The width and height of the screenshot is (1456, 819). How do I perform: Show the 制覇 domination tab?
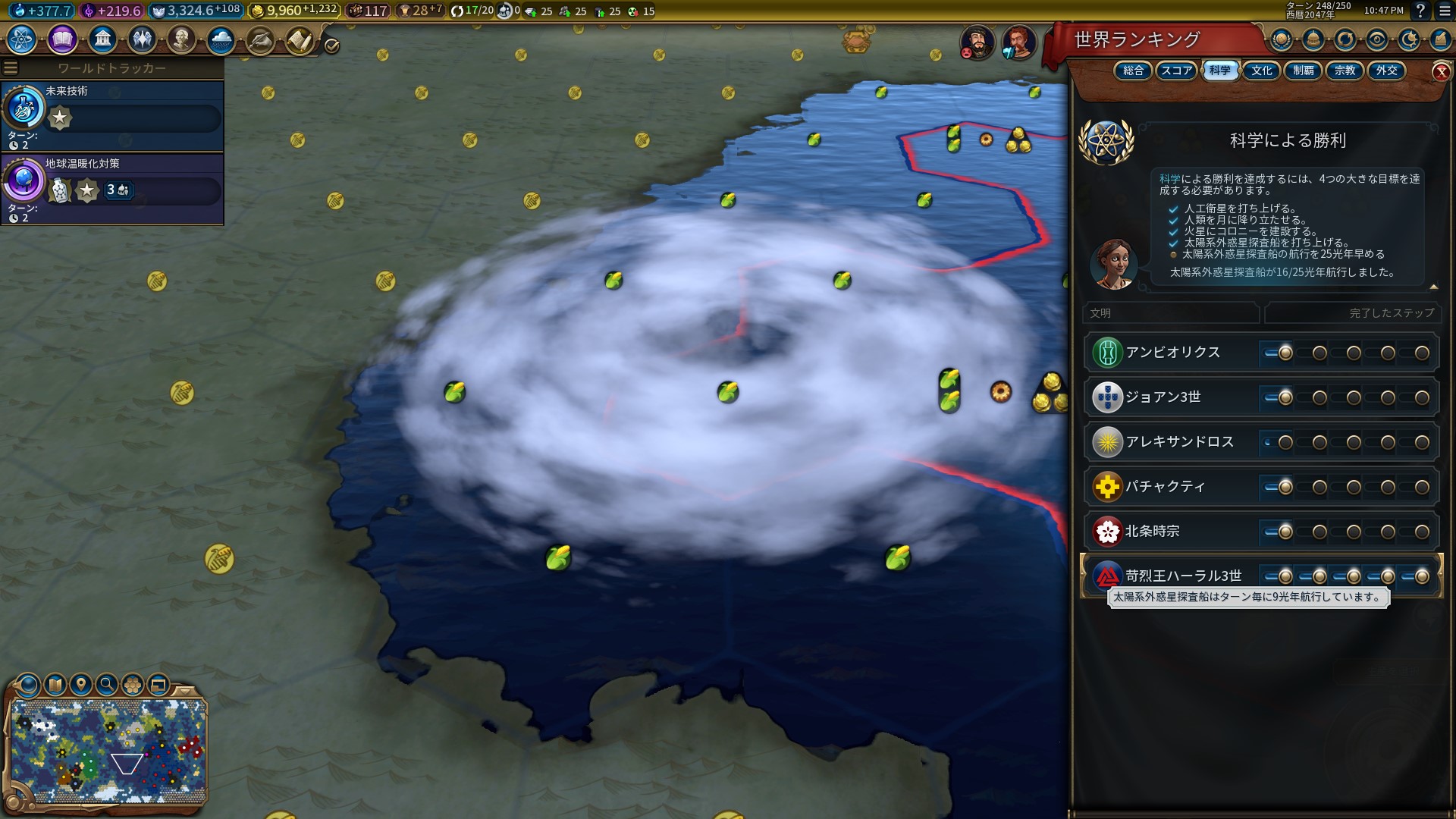point(1304,71)
